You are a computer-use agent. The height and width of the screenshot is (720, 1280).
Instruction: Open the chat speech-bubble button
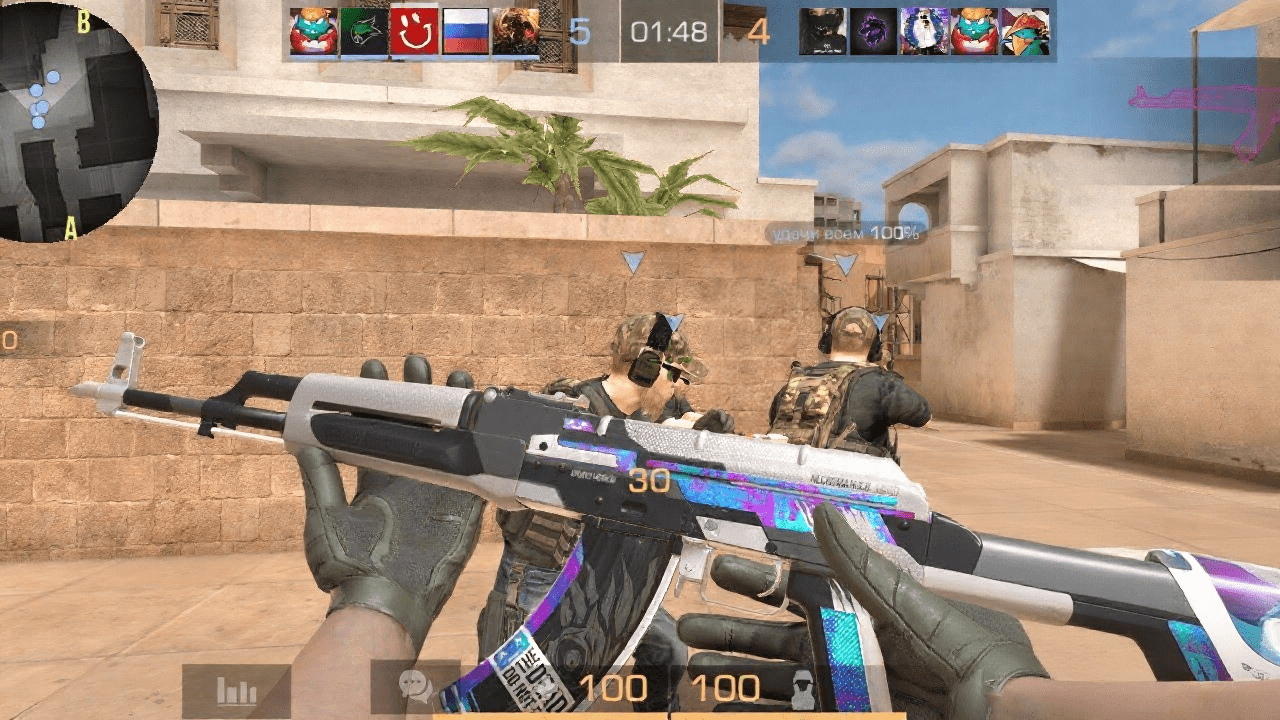pyautogui.click(x=416, y=687)
